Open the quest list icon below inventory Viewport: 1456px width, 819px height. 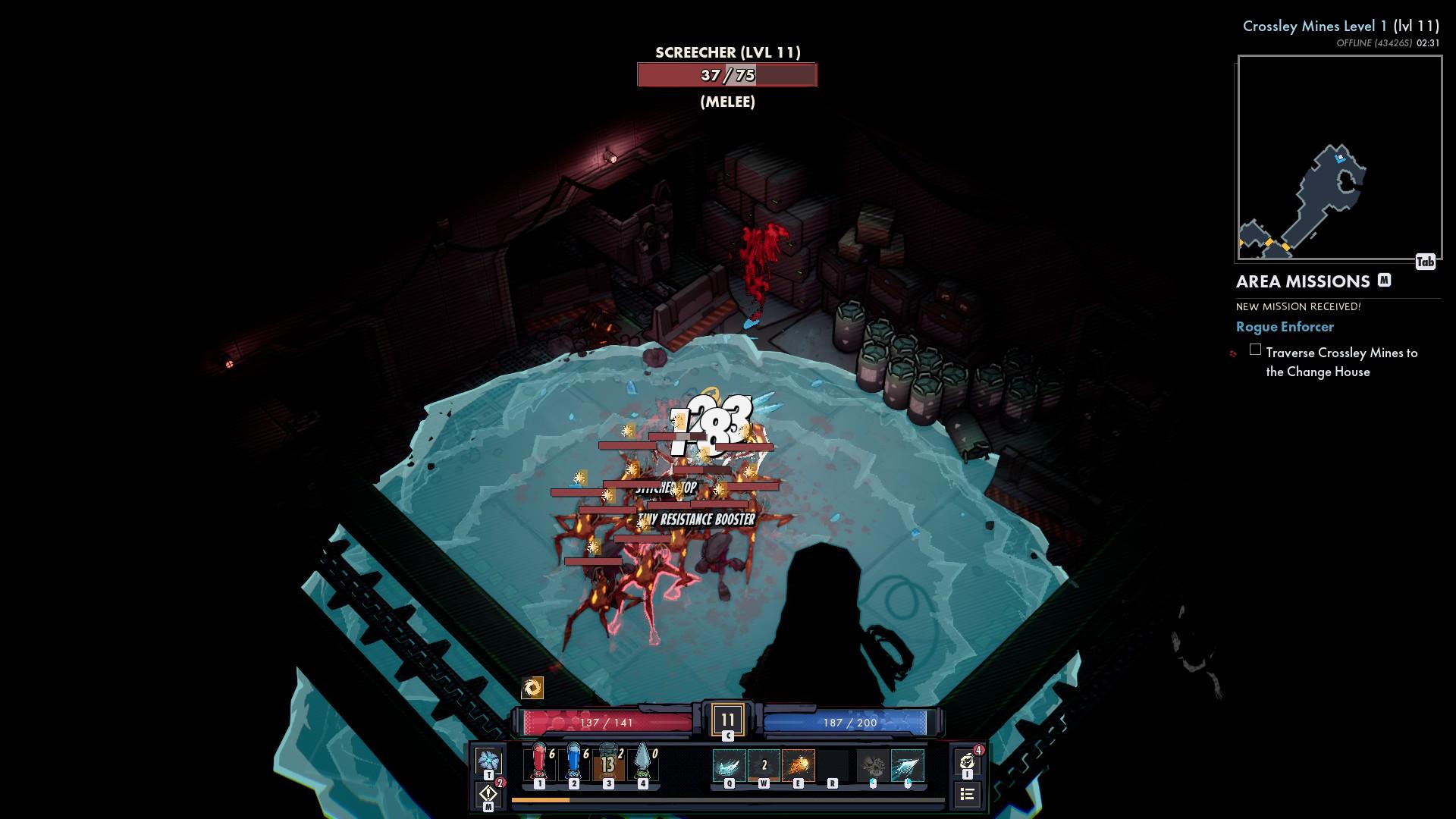[x=968, y=795]
